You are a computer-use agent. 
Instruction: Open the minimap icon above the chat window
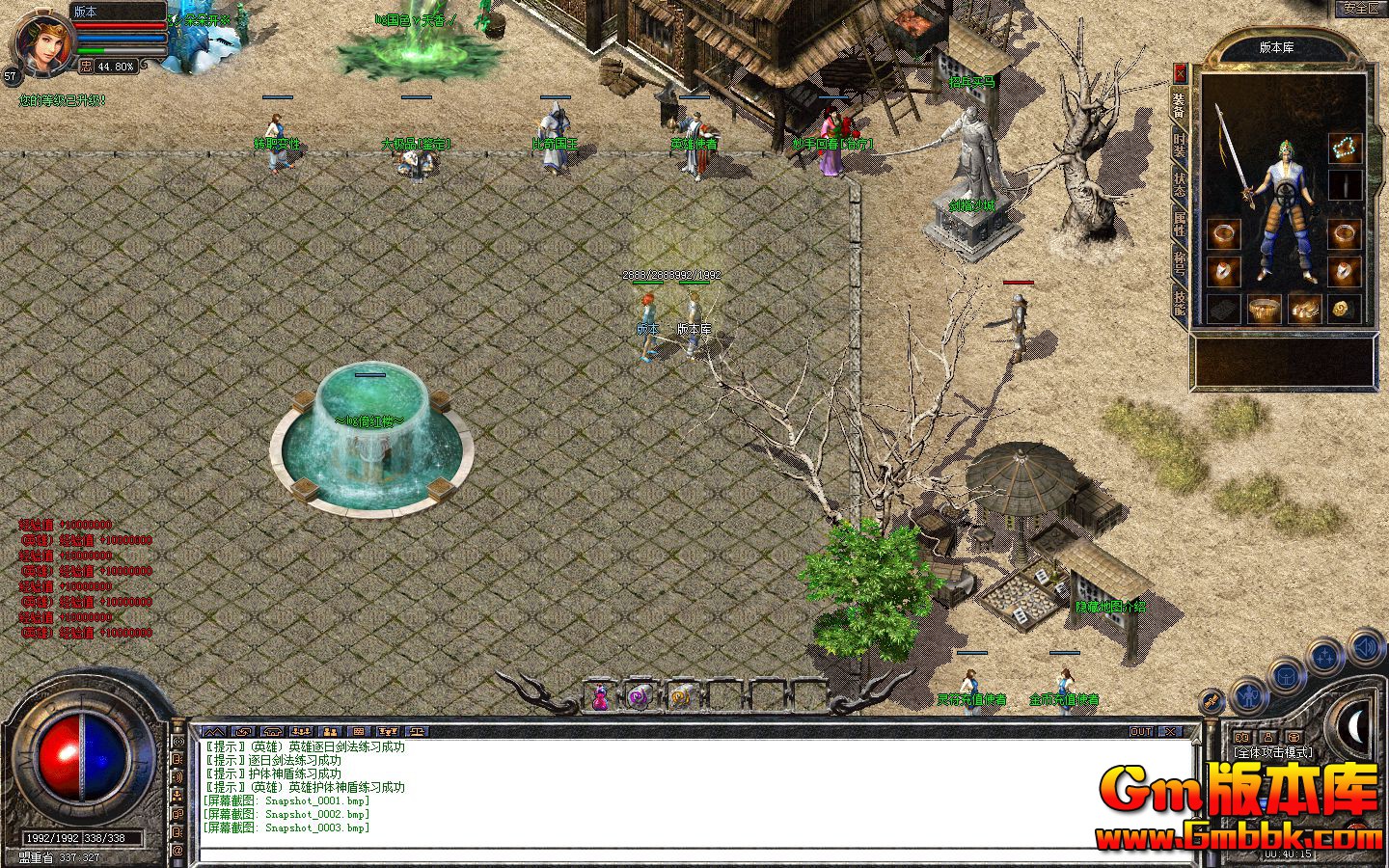212,731
